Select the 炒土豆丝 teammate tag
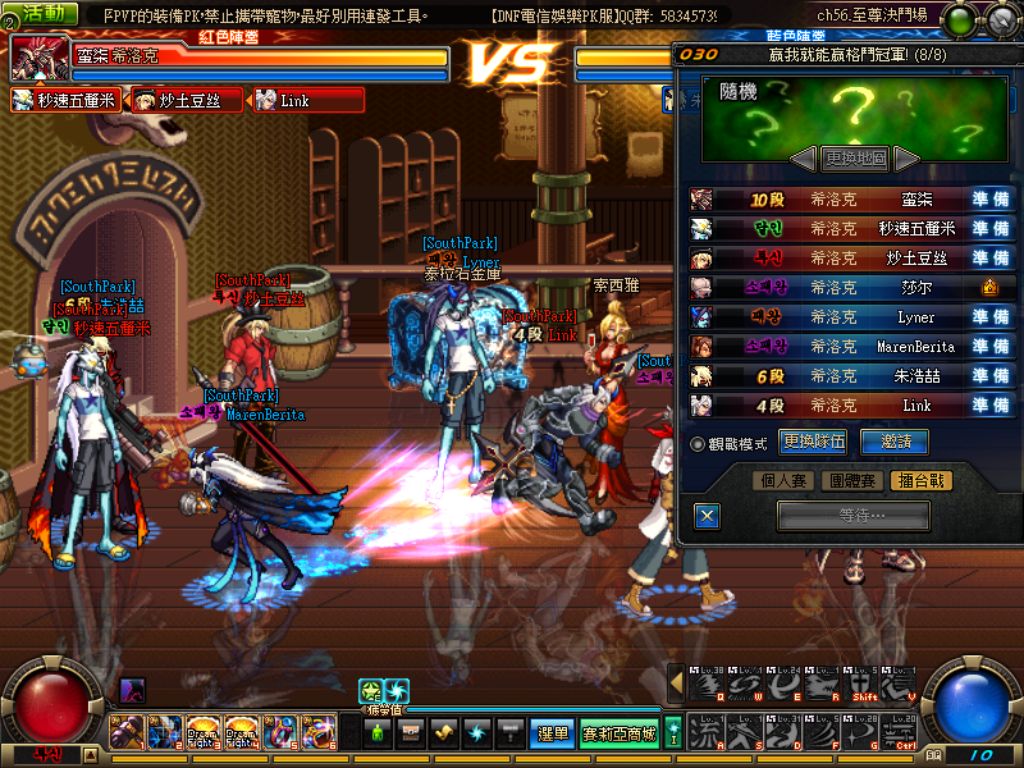 [188, 100]
